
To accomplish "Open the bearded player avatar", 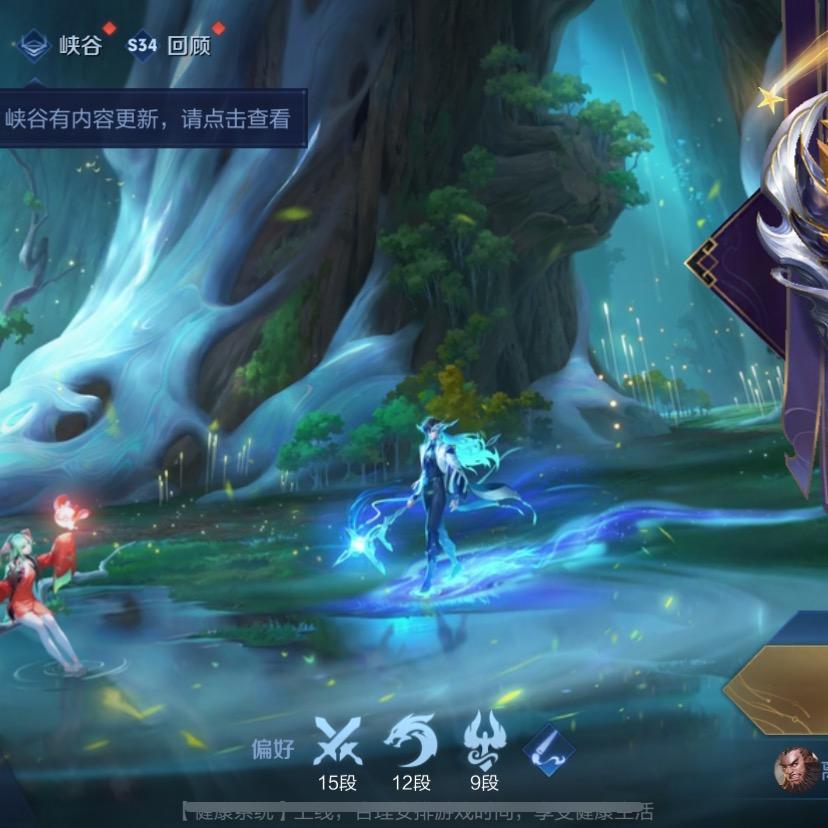I will 796,768.
